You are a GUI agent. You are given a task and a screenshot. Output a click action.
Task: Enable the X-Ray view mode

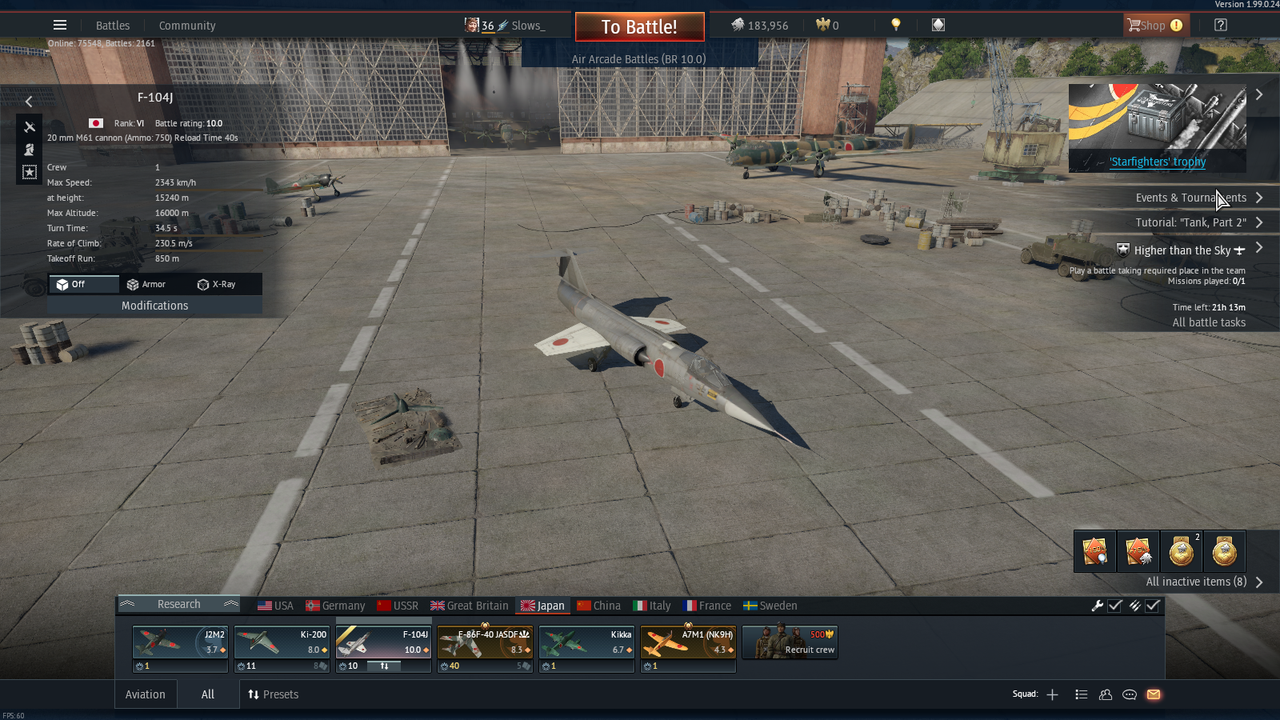(217, 284)
